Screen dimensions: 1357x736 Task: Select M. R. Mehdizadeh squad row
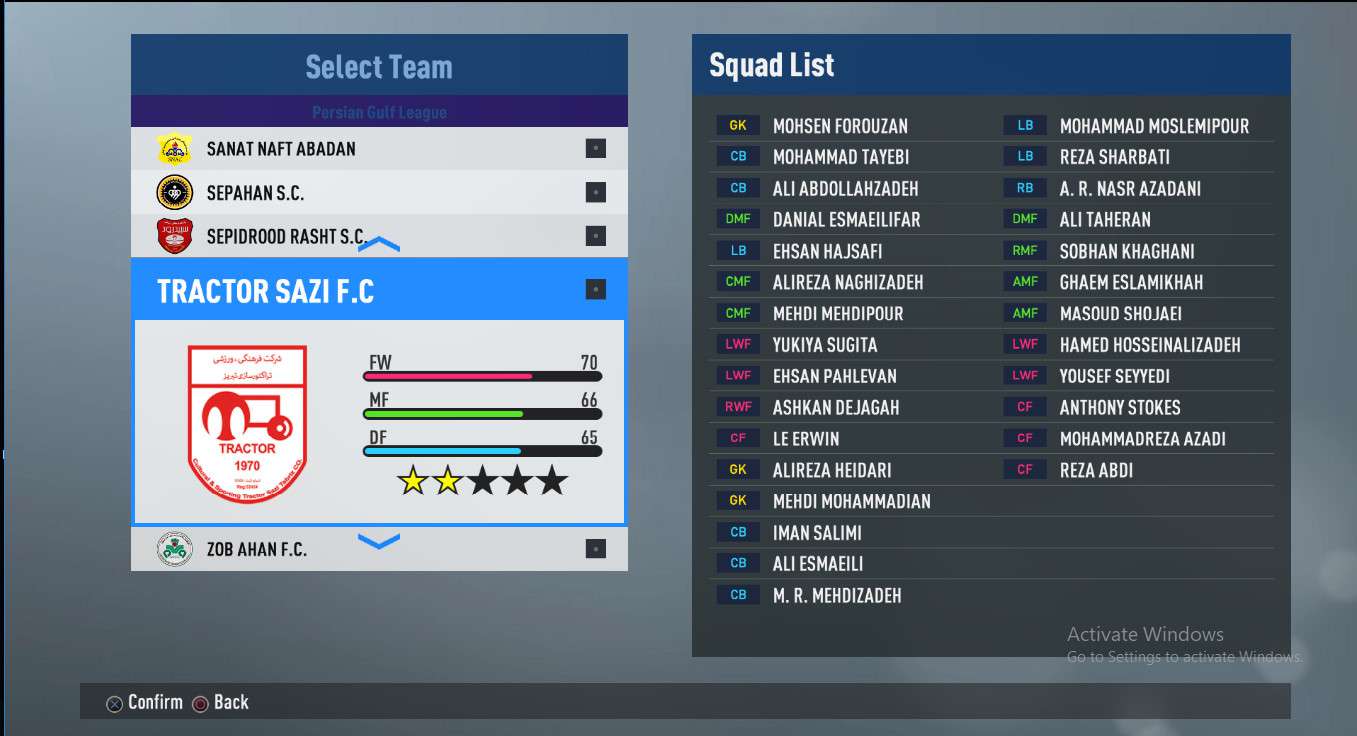click(x=836, y=595)
